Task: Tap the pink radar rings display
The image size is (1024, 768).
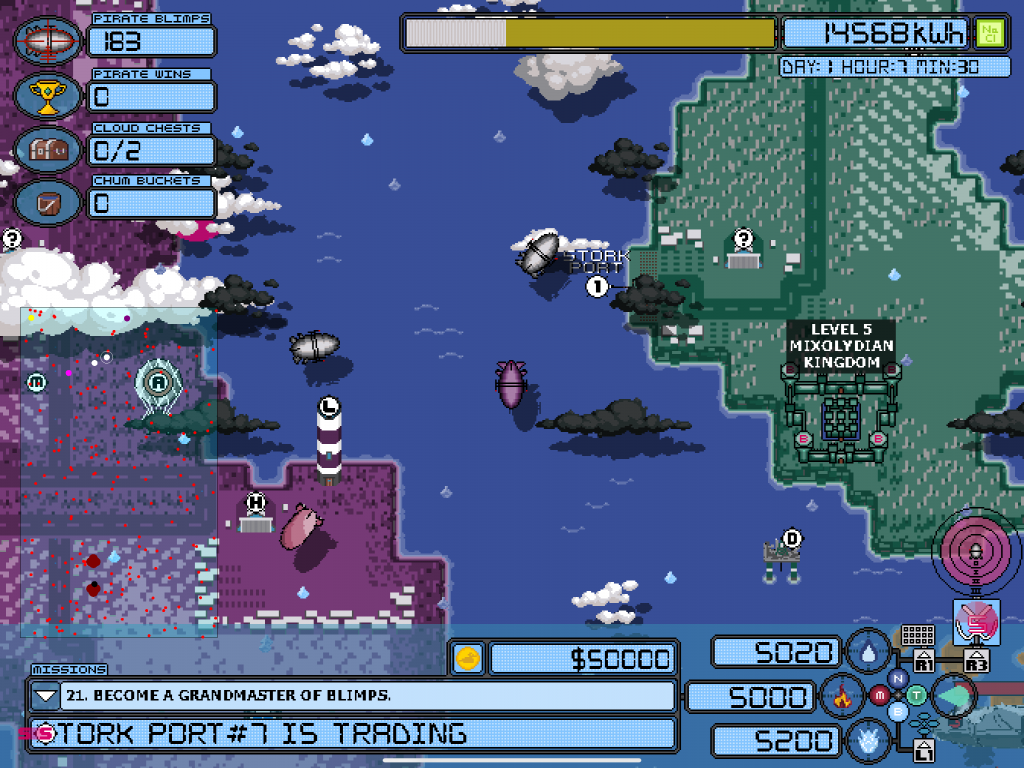Action: tap(972, 551)
